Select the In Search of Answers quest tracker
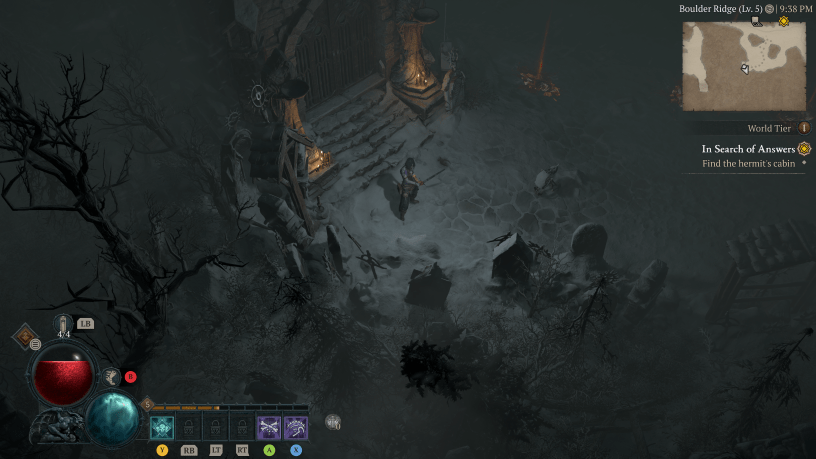816x459 pixels. [748, 149]
